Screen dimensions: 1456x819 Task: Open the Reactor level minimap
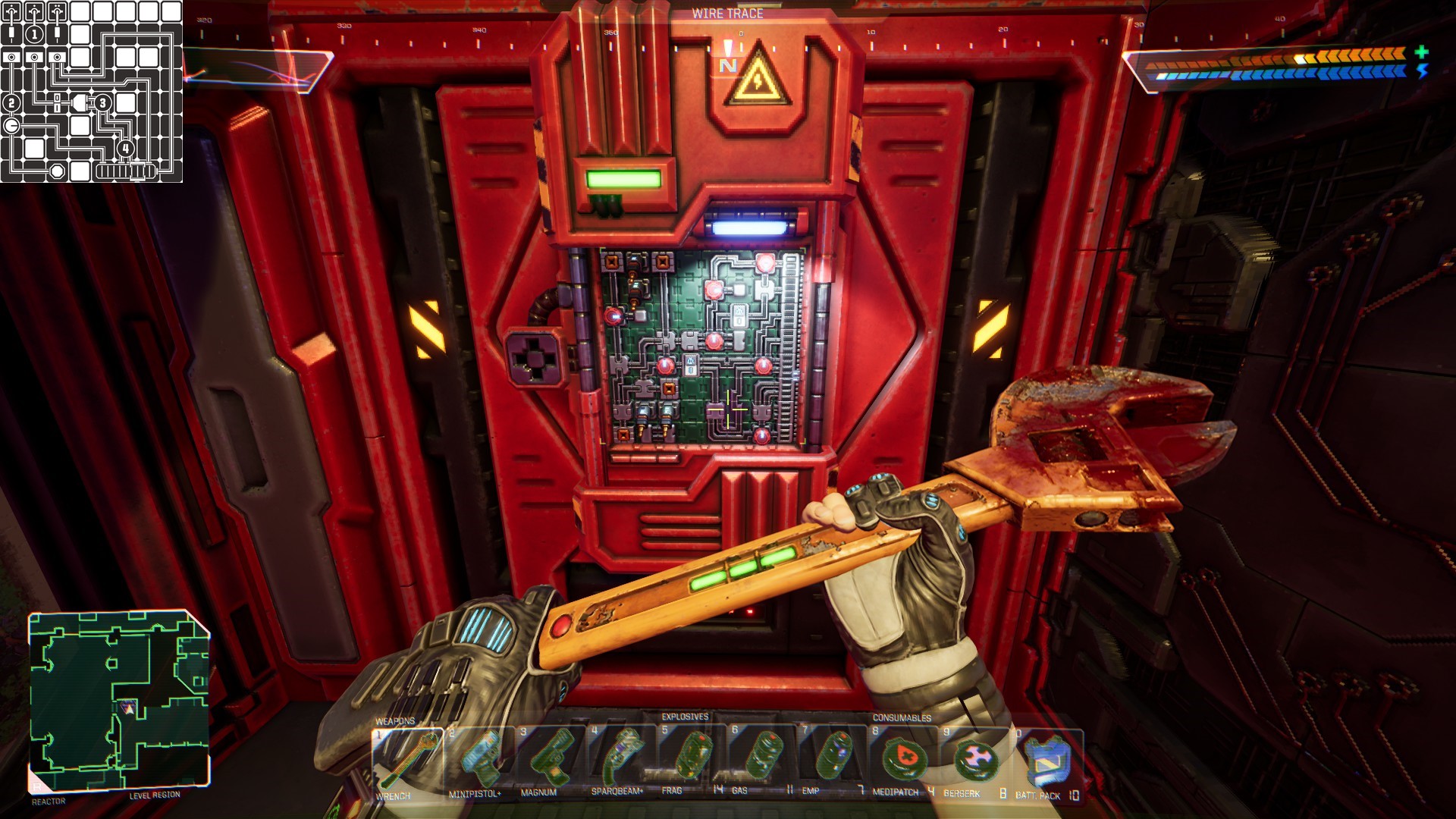[x=119, y=701]
